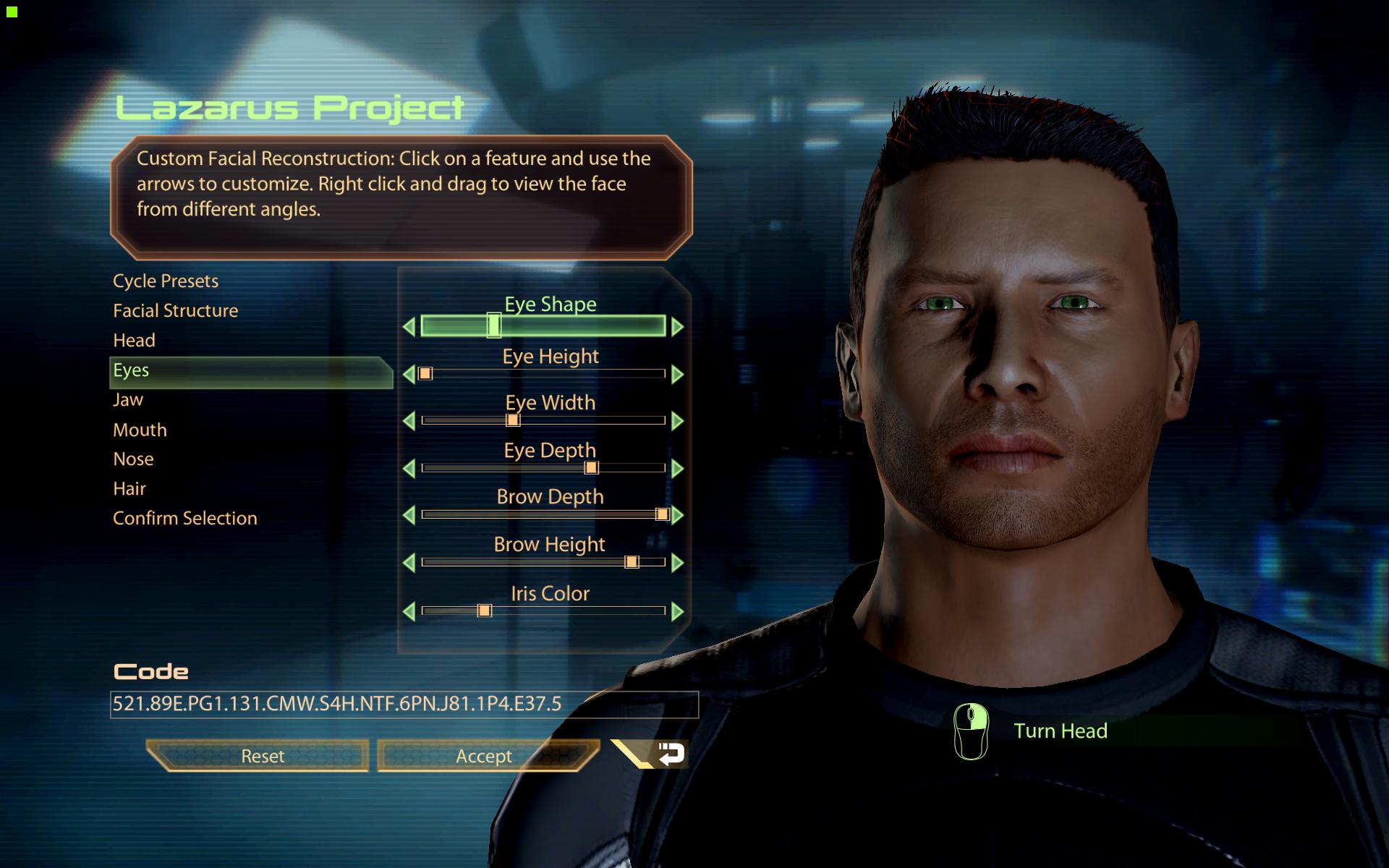Switch to the Jaw options
Viewport: 1389px width, 868px height.
click(128, 399)
